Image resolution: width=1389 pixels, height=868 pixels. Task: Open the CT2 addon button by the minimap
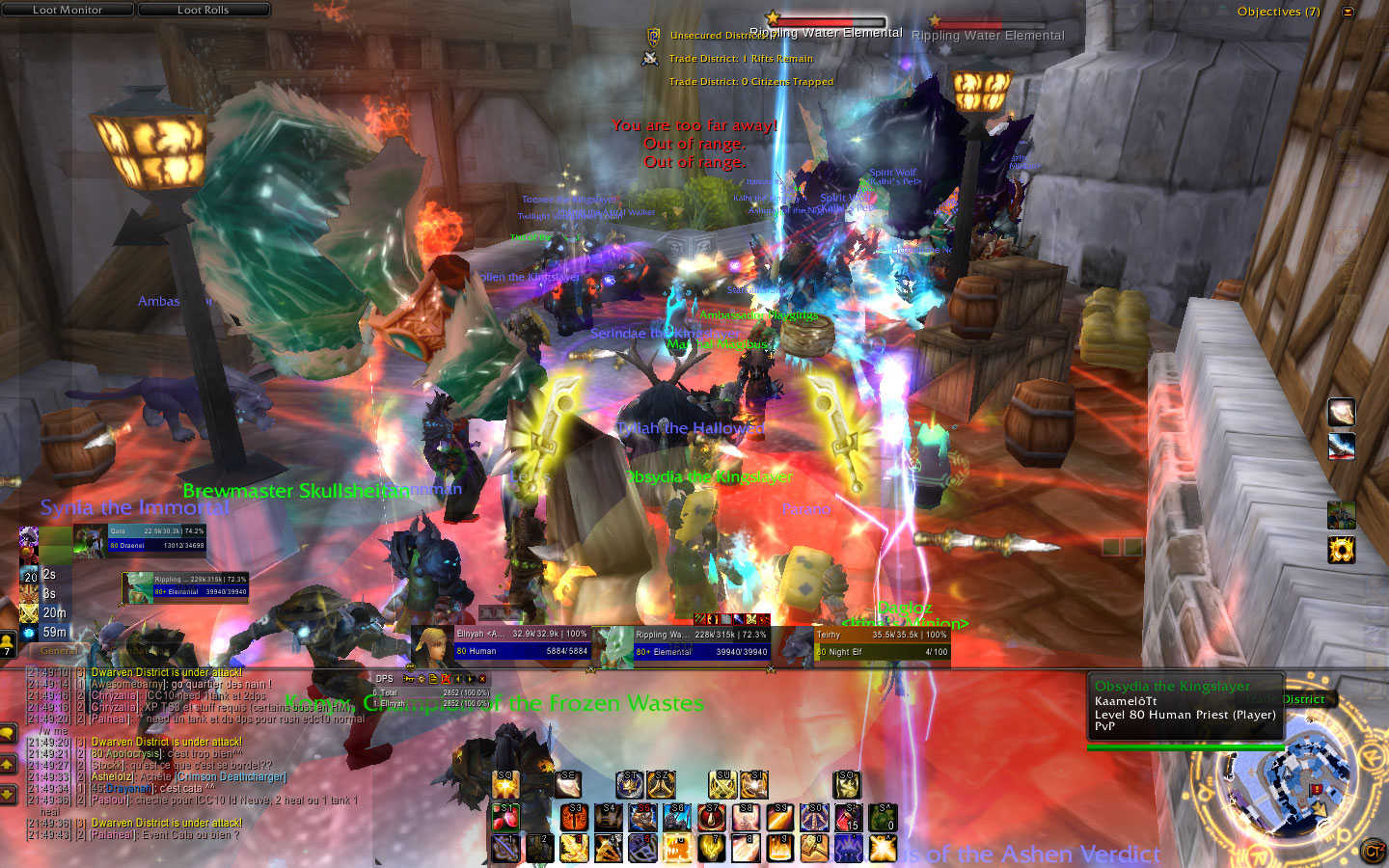click(1372, 851)
